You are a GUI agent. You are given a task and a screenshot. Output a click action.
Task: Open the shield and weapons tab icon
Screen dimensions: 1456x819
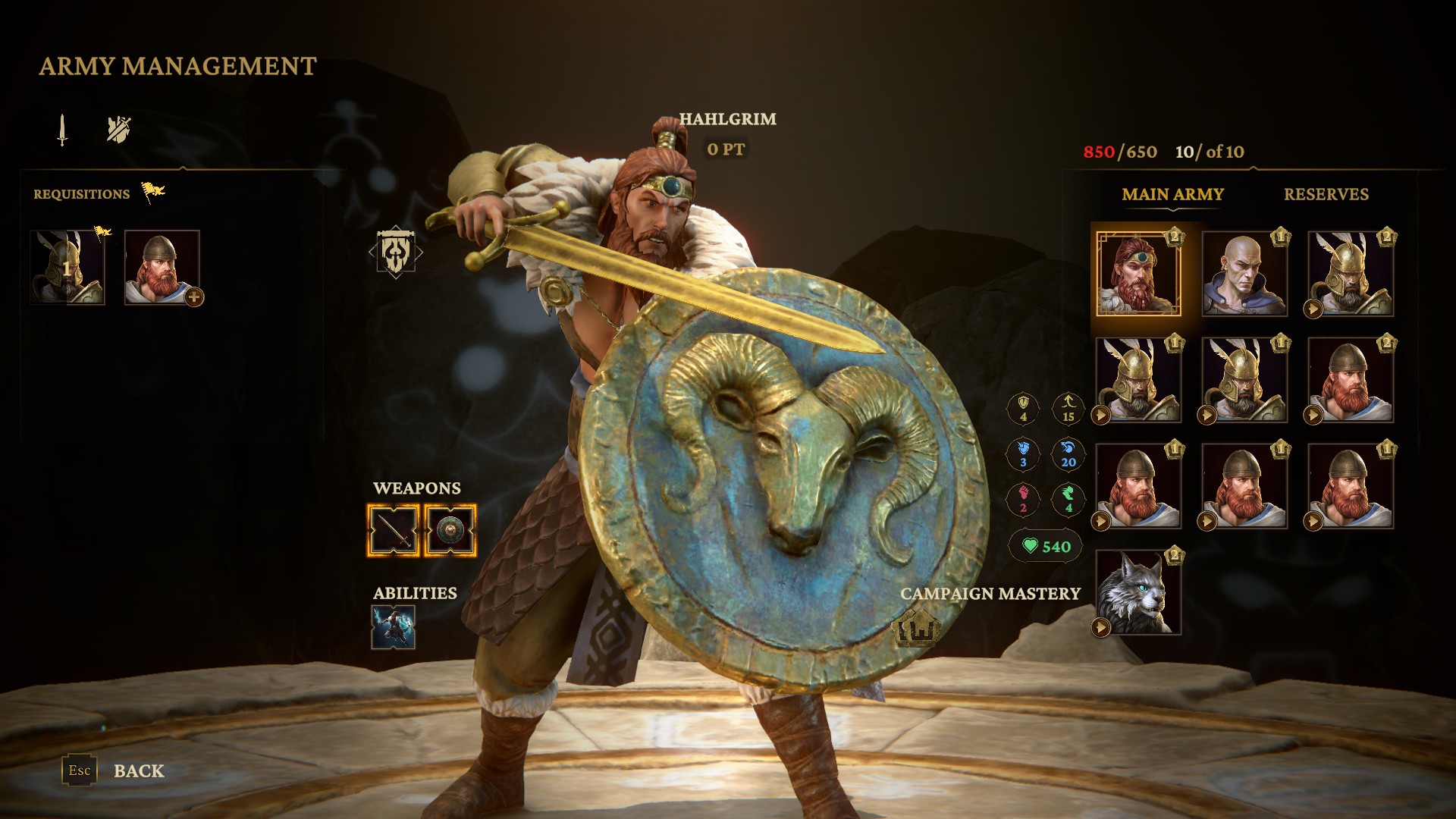click(118, 130)
